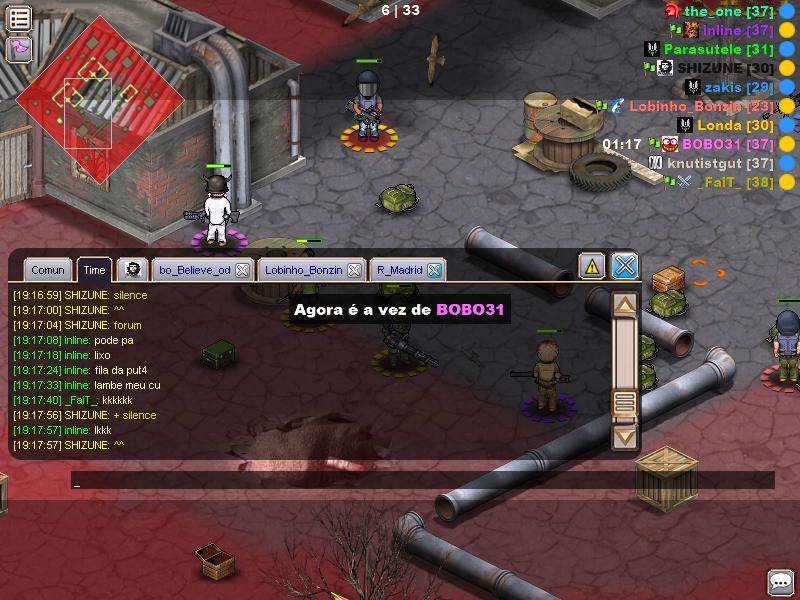Close the R_Madrid chat tab
The image size is (800, 600).
pos(434,270)
